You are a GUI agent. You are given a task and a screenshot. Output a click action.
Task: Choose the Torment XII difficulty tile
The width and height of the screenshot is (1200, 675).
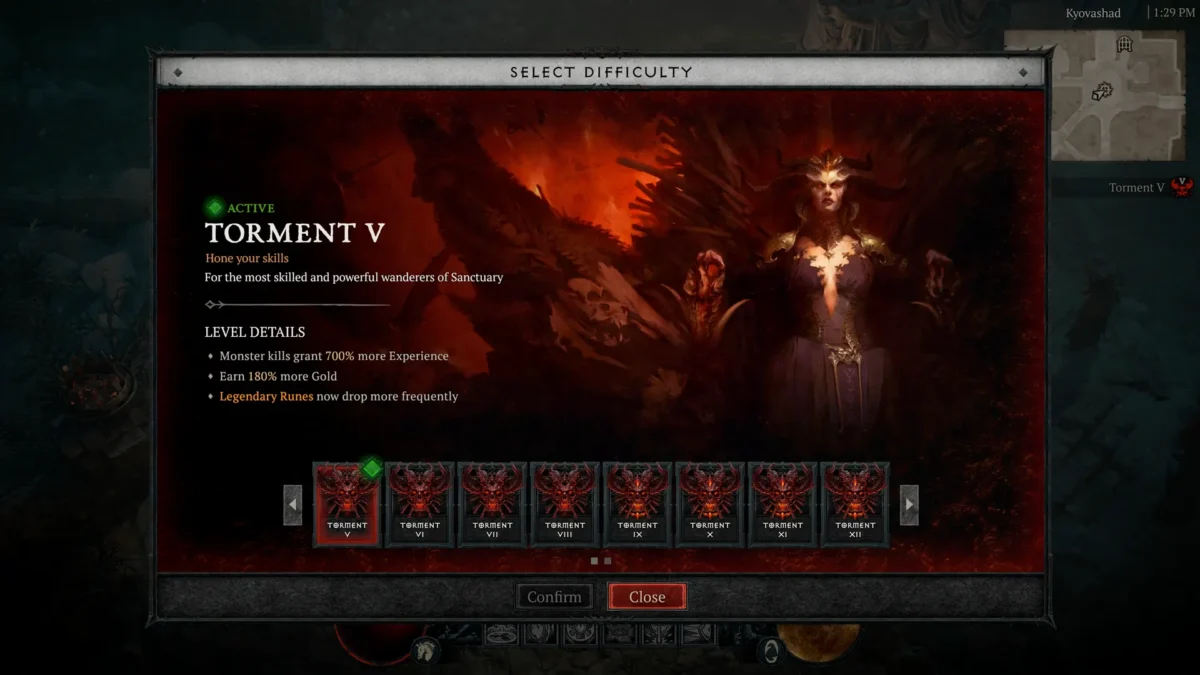pos(855,504)
